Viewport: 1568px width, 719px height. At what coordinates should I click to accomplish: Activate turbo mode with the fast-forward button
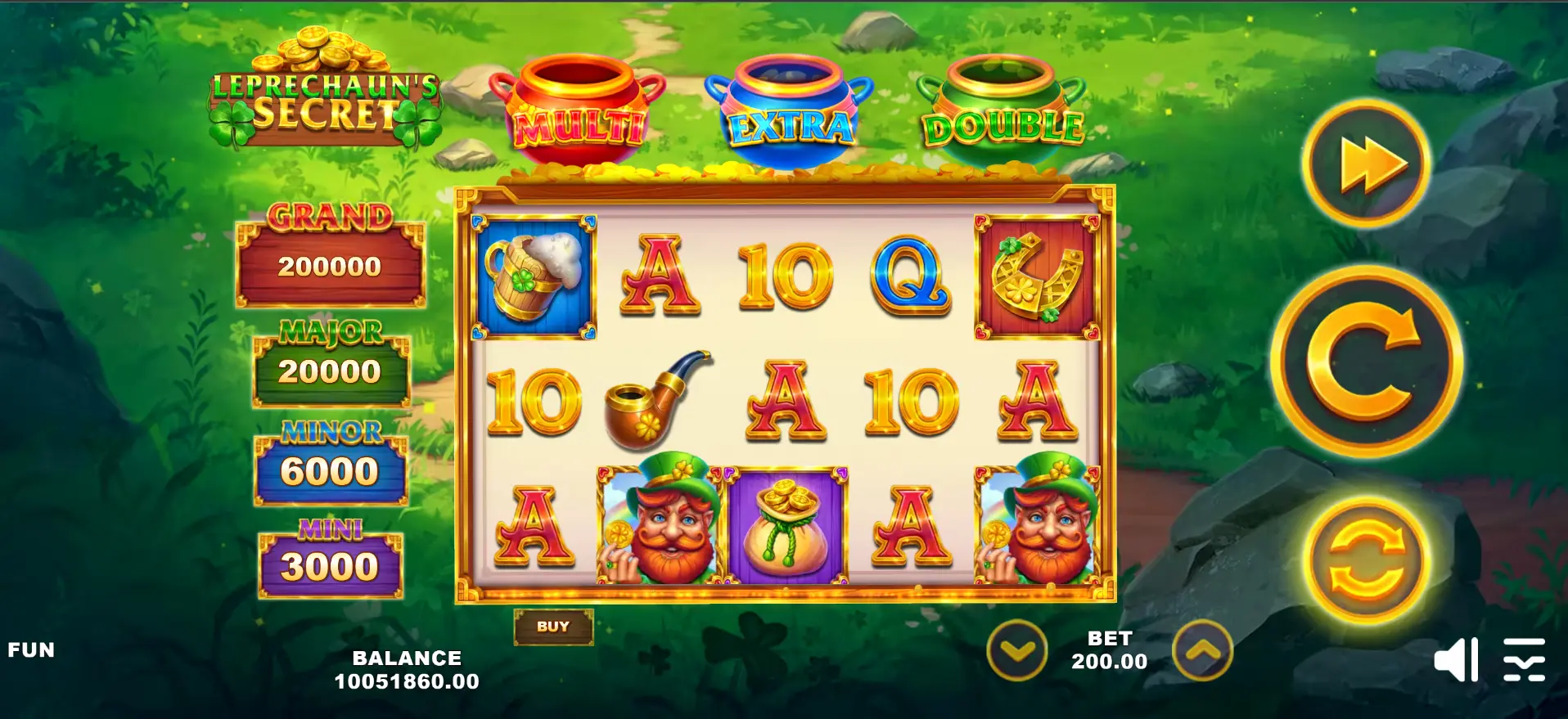pyautogui.click(x=1366, y=163)
